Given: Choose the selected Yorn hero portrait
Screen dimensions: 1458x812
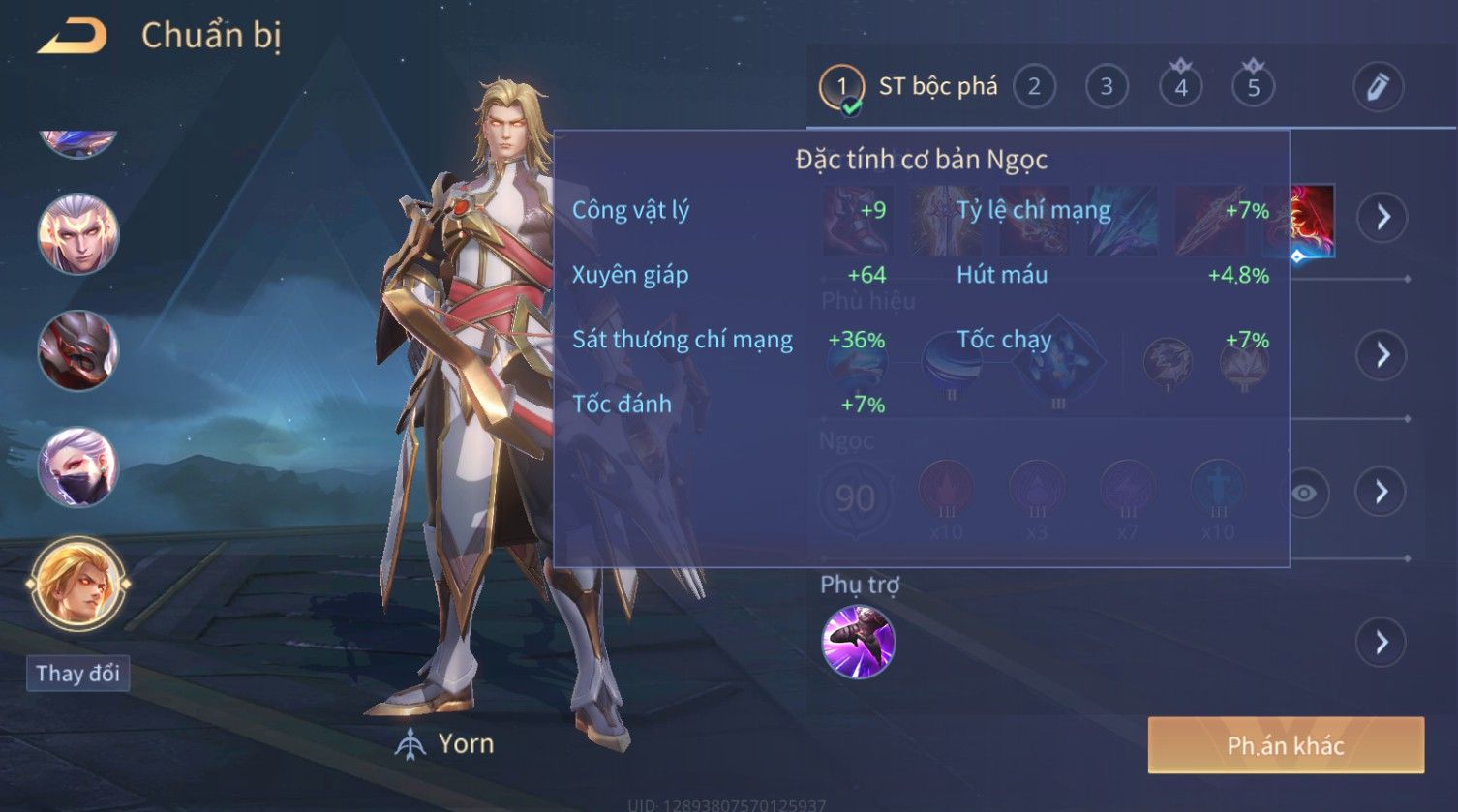Looking at the screenshot, I should [x=77, y=584].
